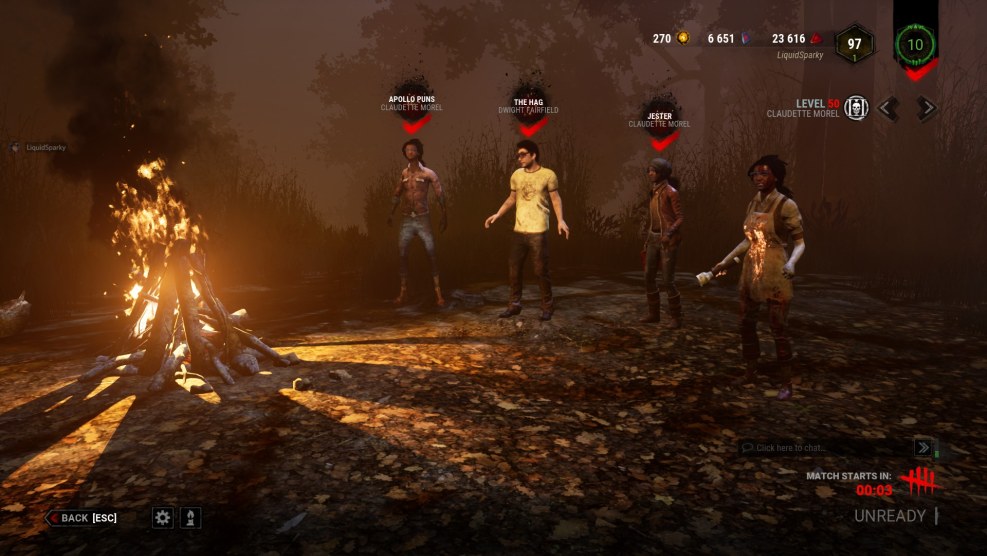Select The Hag player name tag
The image size is (987, 556).
tap(528, 105)
